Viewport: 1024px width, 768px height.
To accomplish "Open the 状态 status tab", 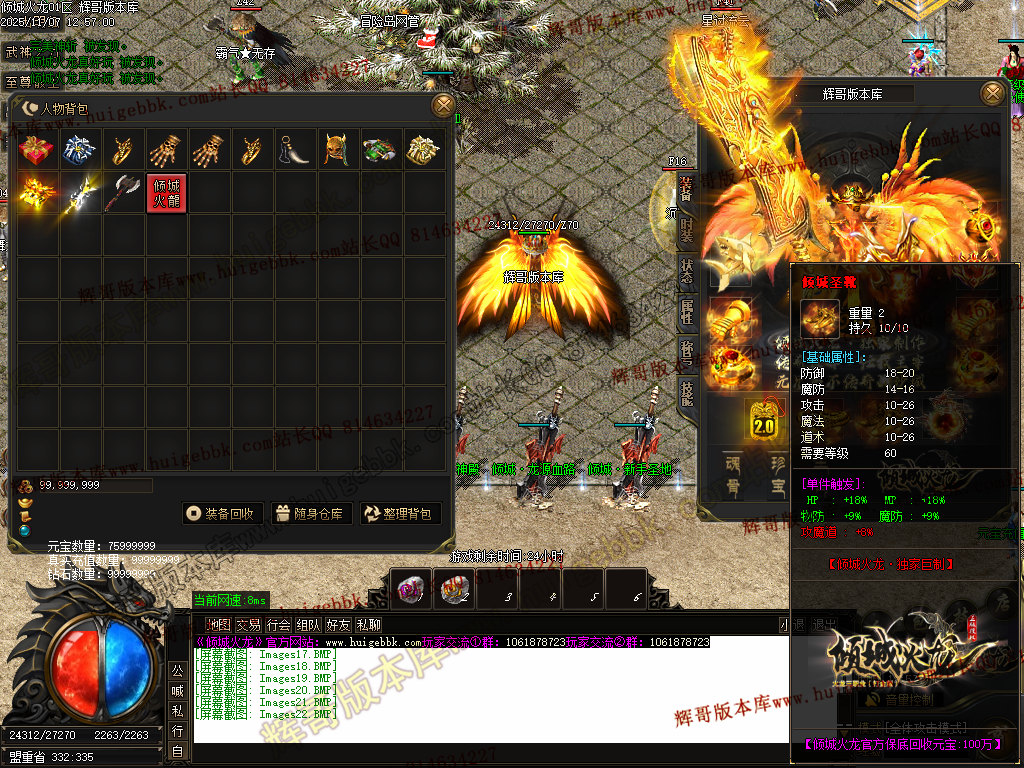I will (x=687, y=271).
